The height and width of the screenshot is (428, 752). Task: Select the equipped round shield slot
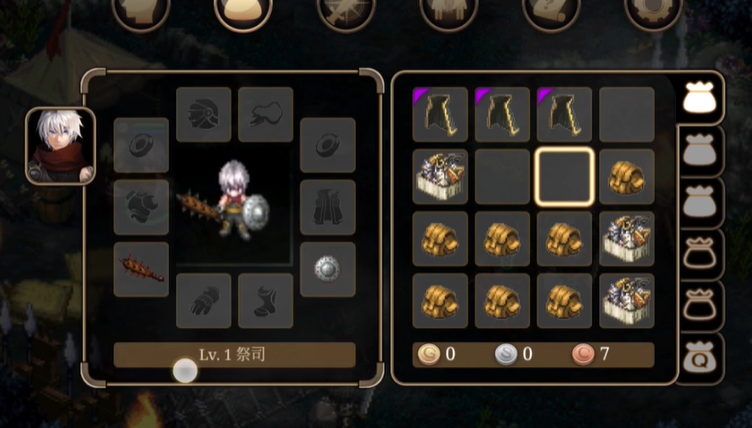tap(327, 269)
